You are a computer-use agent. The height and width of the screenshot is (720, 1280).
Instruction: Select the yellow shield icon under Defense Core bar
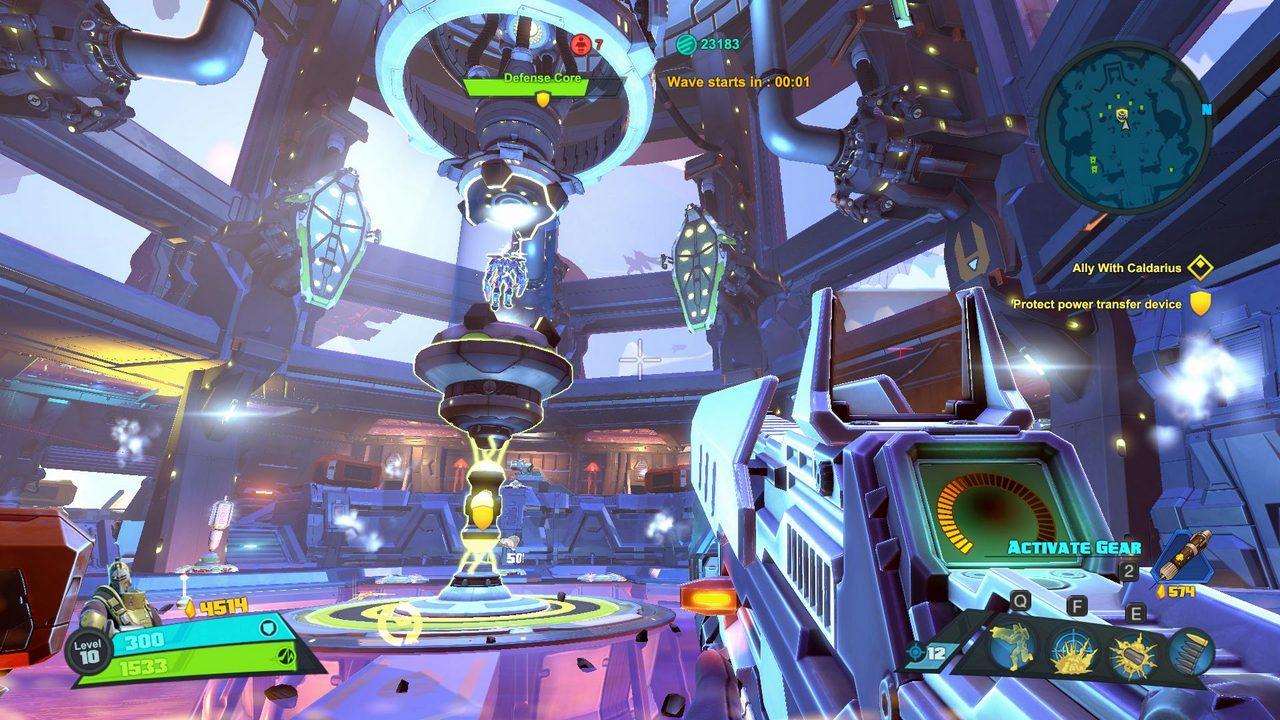coord(541,97)
